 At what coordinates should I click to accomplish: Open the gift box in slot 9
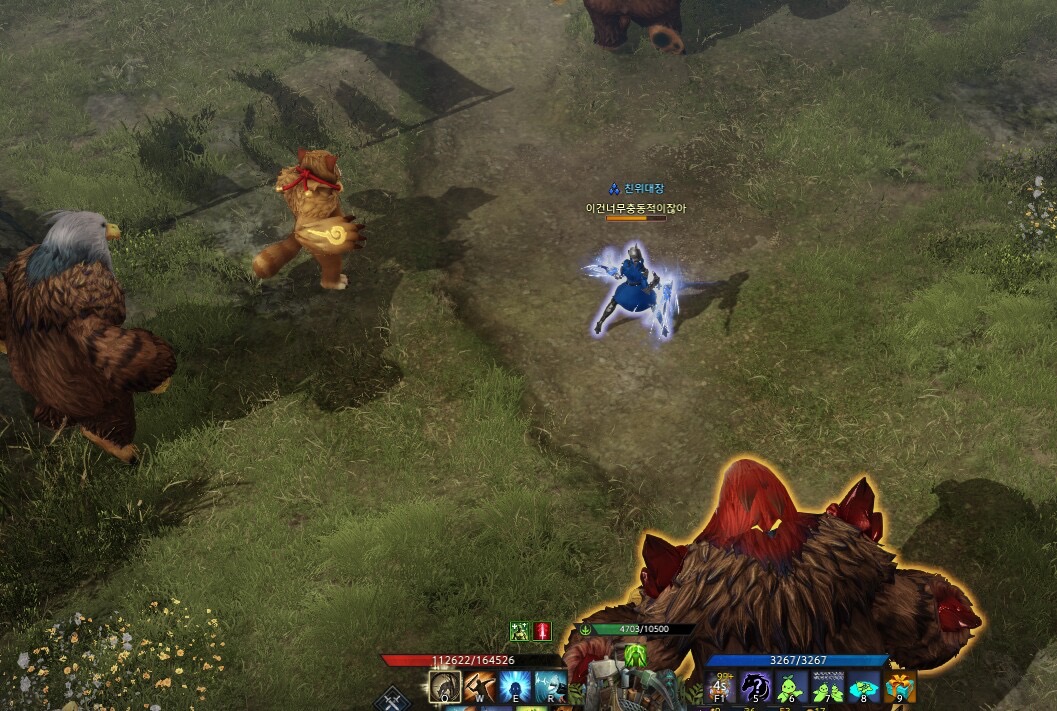pos(899,687)
